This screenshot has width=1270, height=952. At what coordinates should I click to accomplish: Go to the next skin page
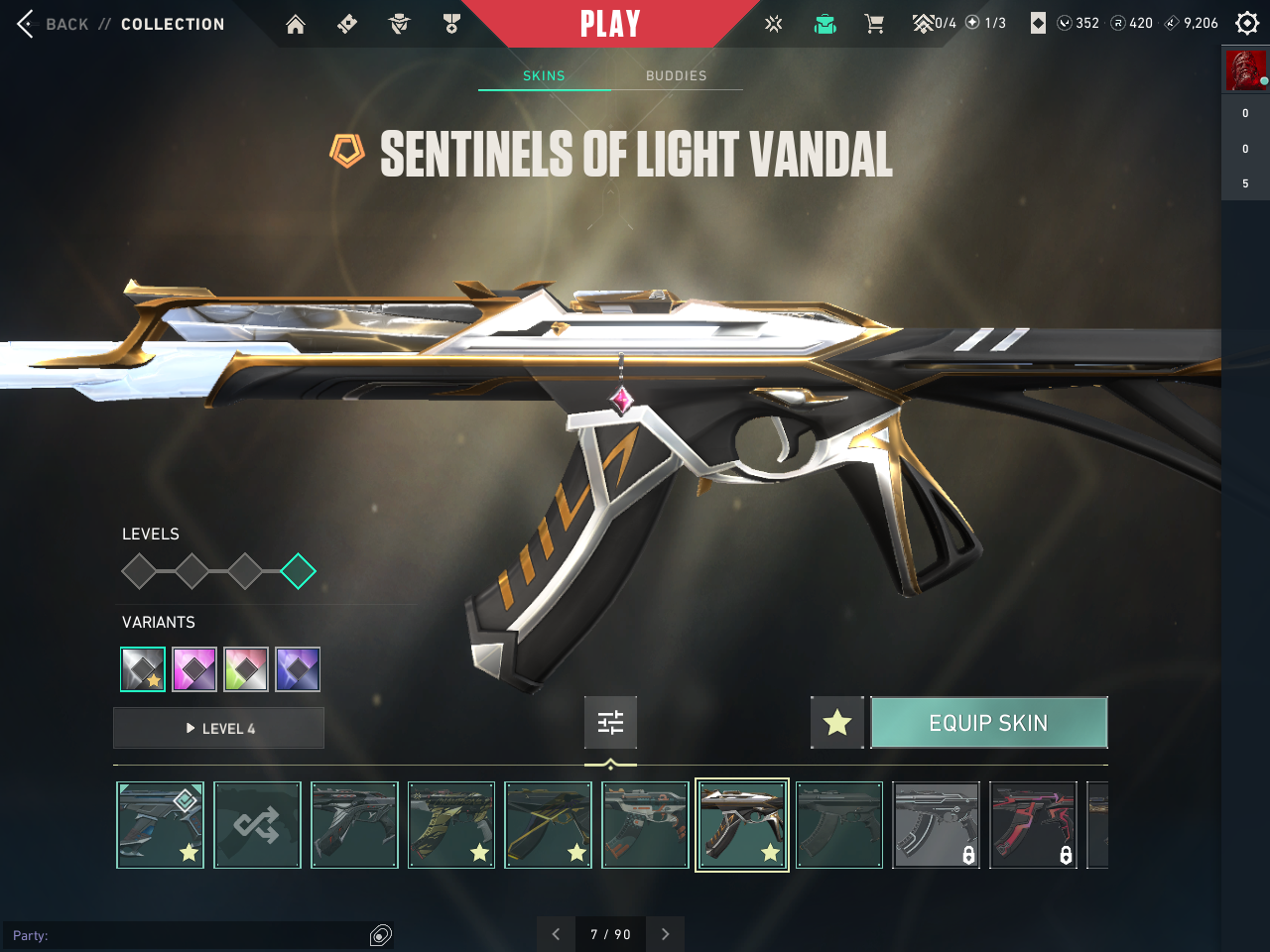[x=666, y=934]
